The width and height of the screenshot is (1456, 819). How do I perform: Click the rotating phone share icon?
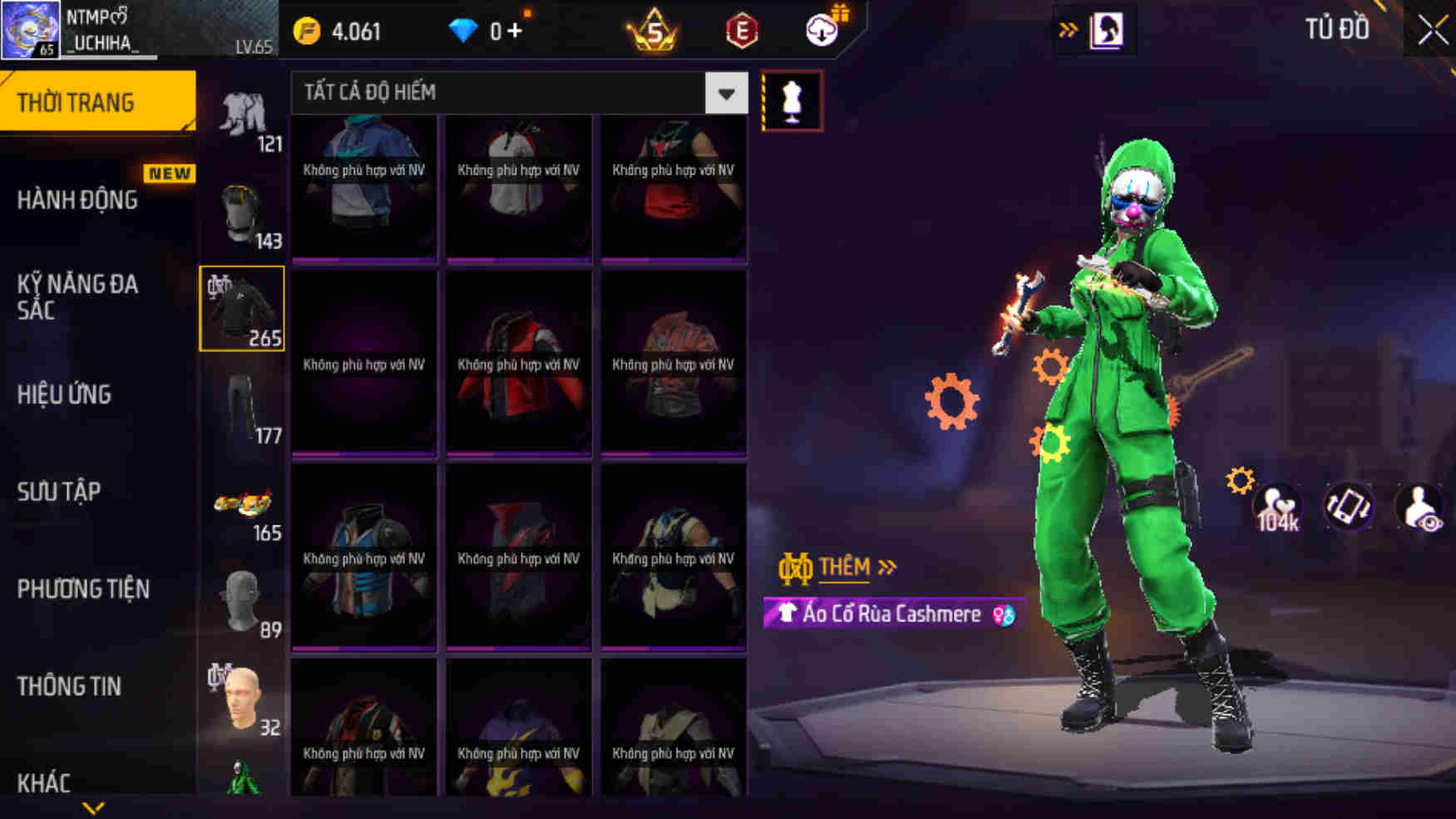1349,507
